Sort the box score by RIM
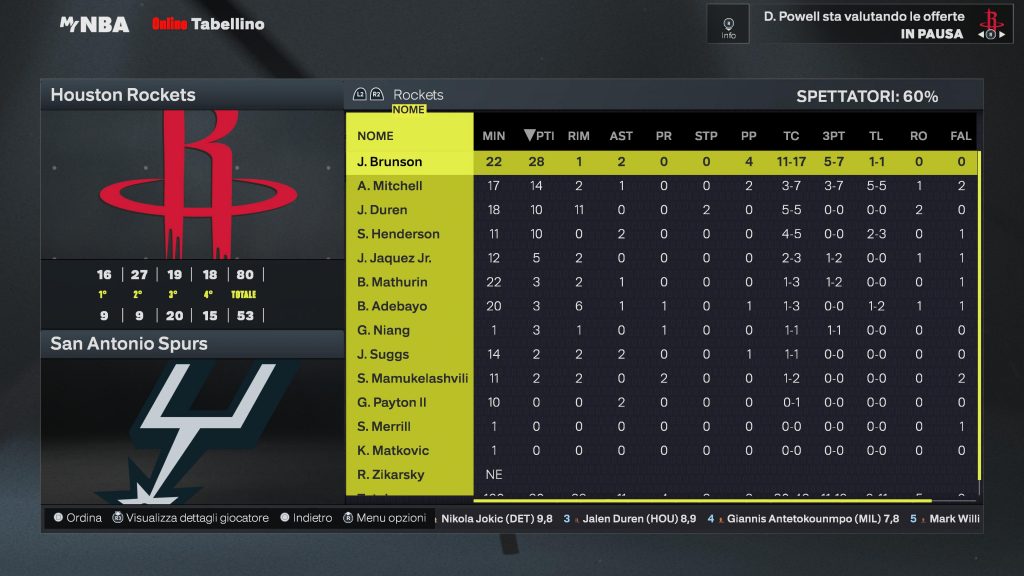 [578, 136]
